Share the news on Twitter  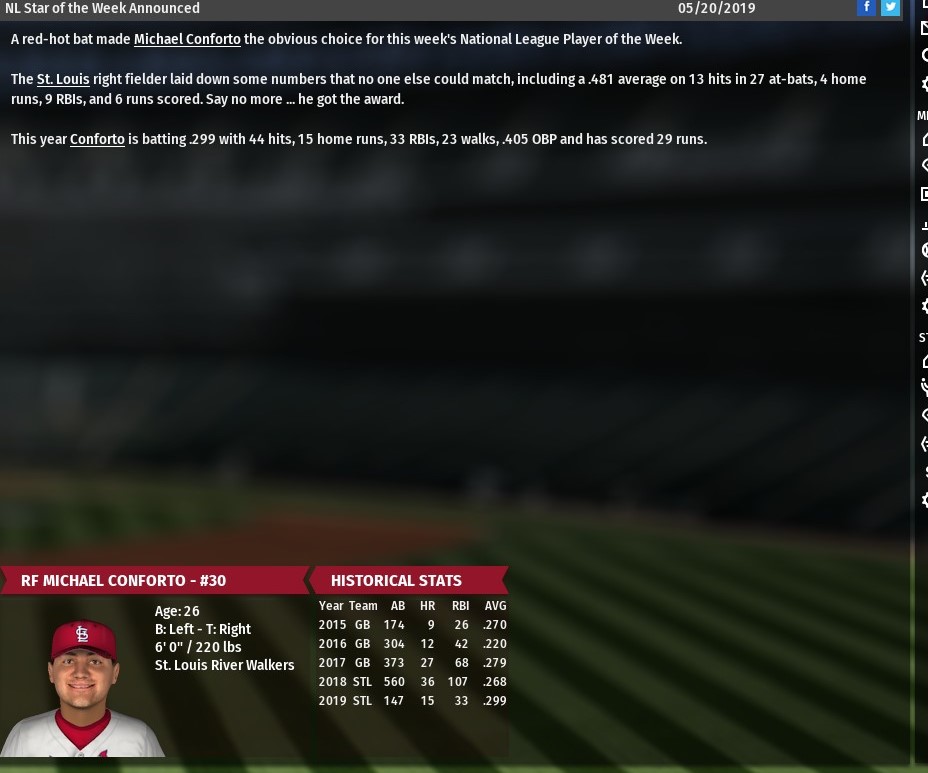tap(890, 8)
